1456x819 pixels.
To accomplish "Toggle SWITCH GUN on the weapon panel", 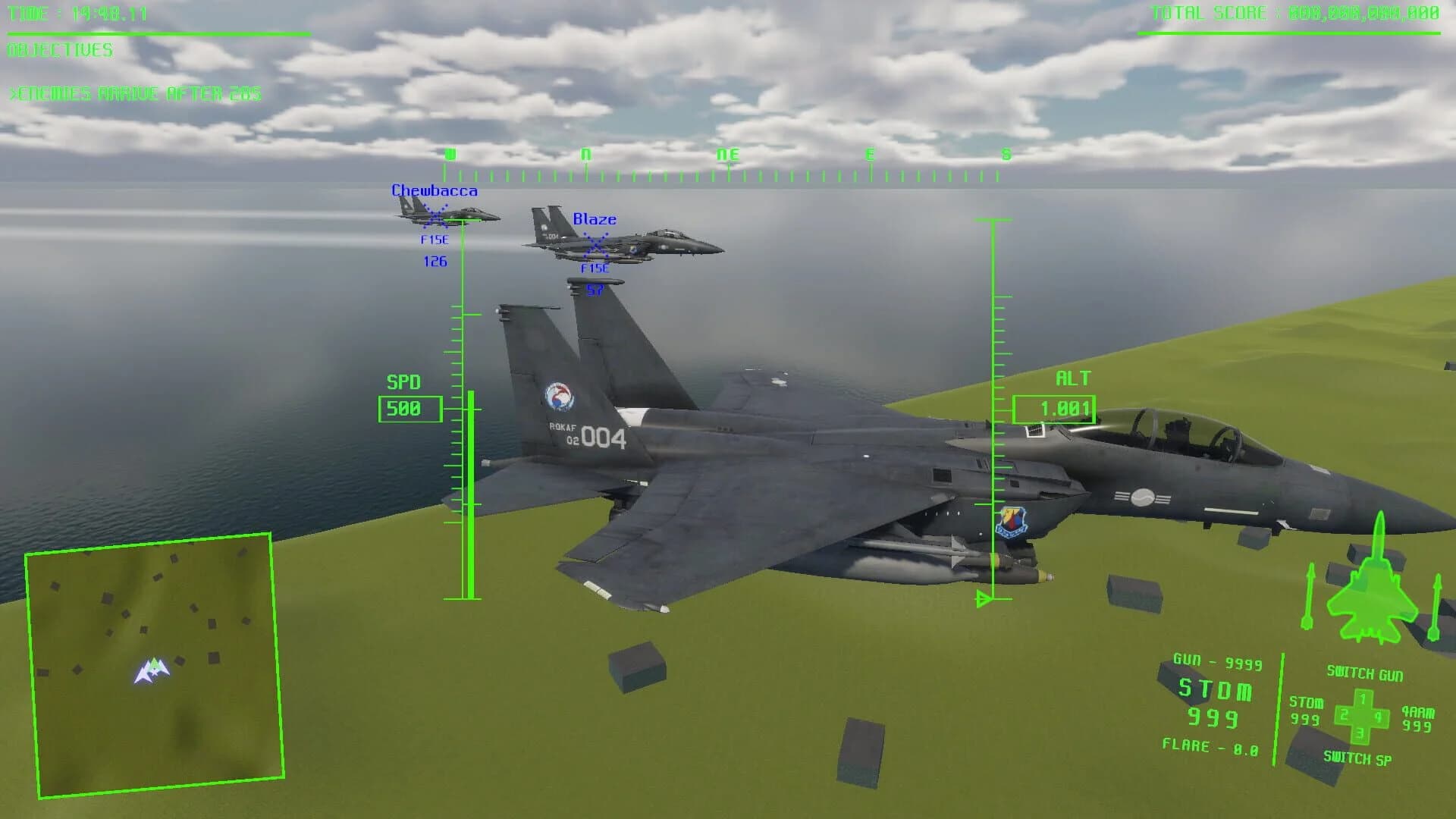I will click(1367, 672).
